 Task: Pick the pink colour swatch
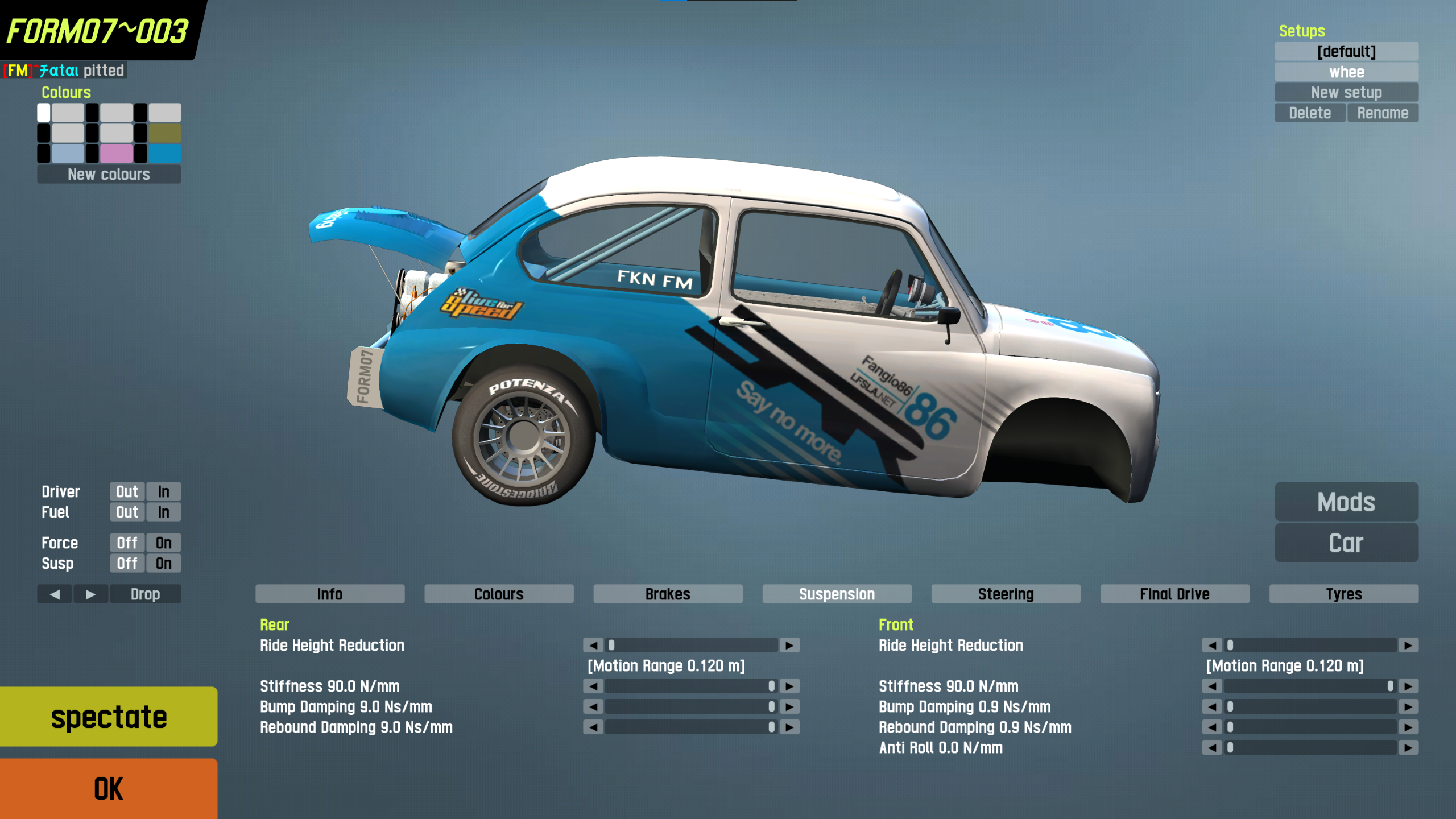pyautogui.click(x=116, y=153)
